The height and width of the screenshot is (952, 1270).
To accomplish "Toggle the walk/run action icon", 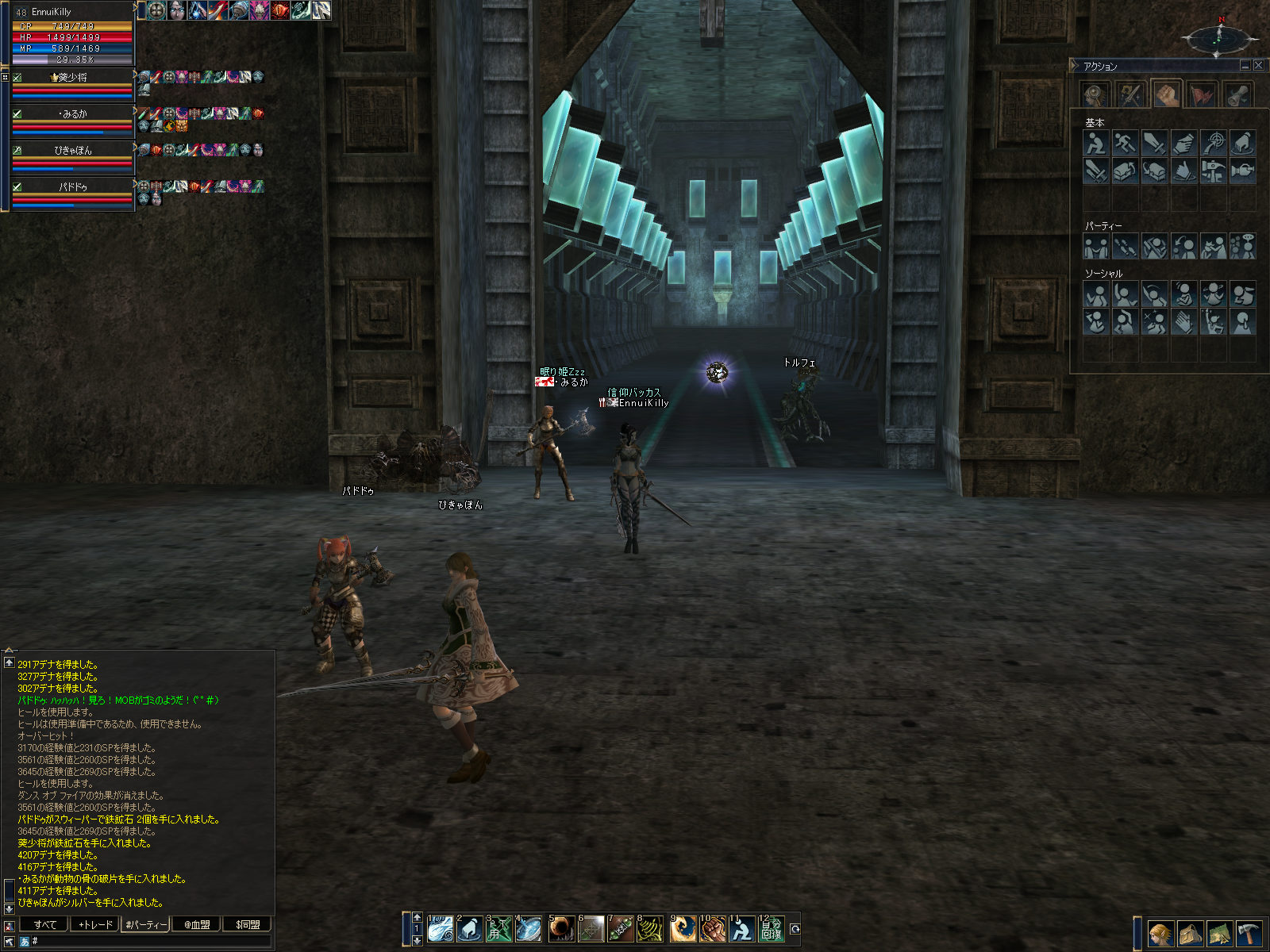I will click(1125, 144).
